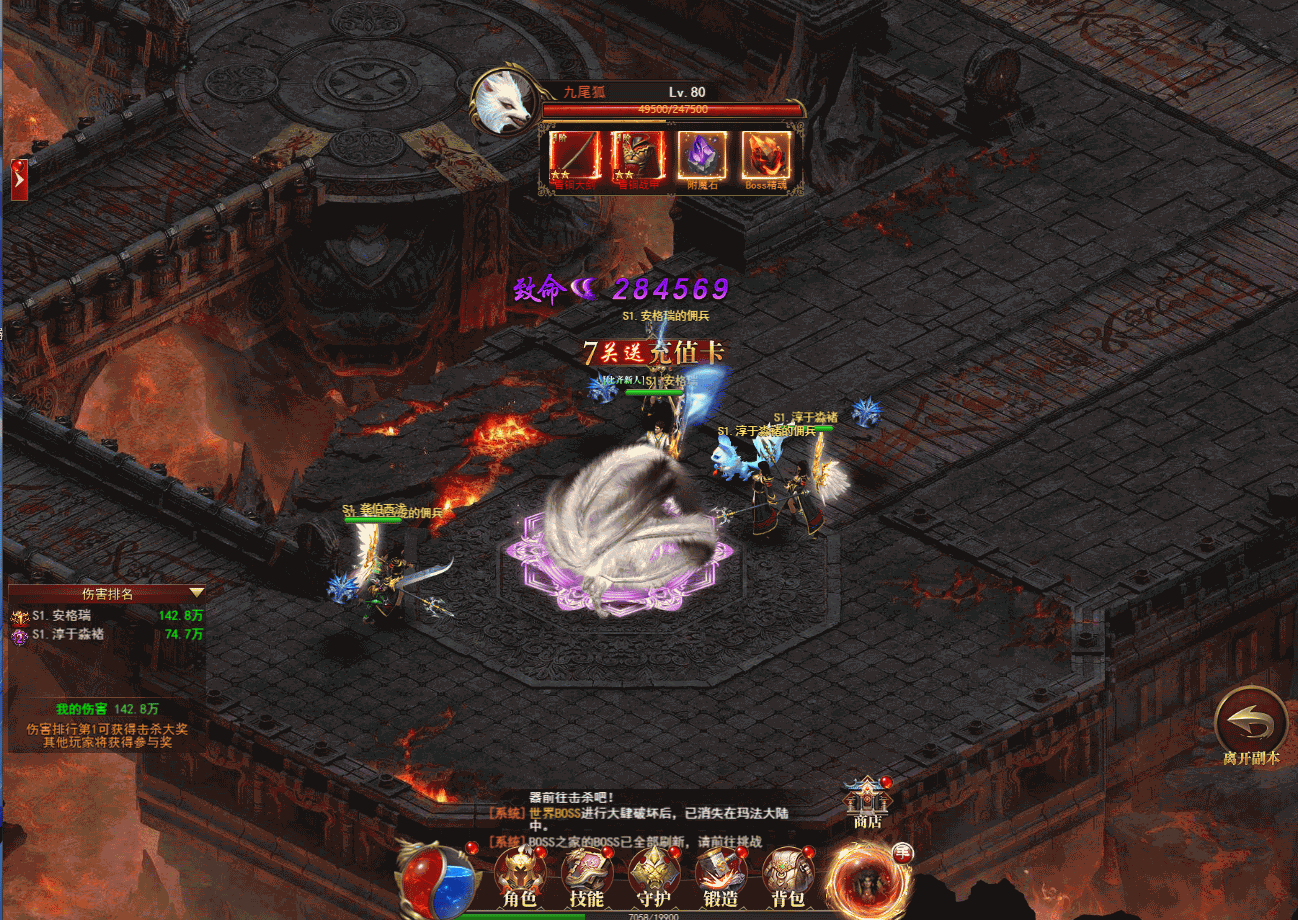Inspect the 青铜战甲 armor reward
The height and width of the screenshot is (920, 1298).
[x=637, y=156]
